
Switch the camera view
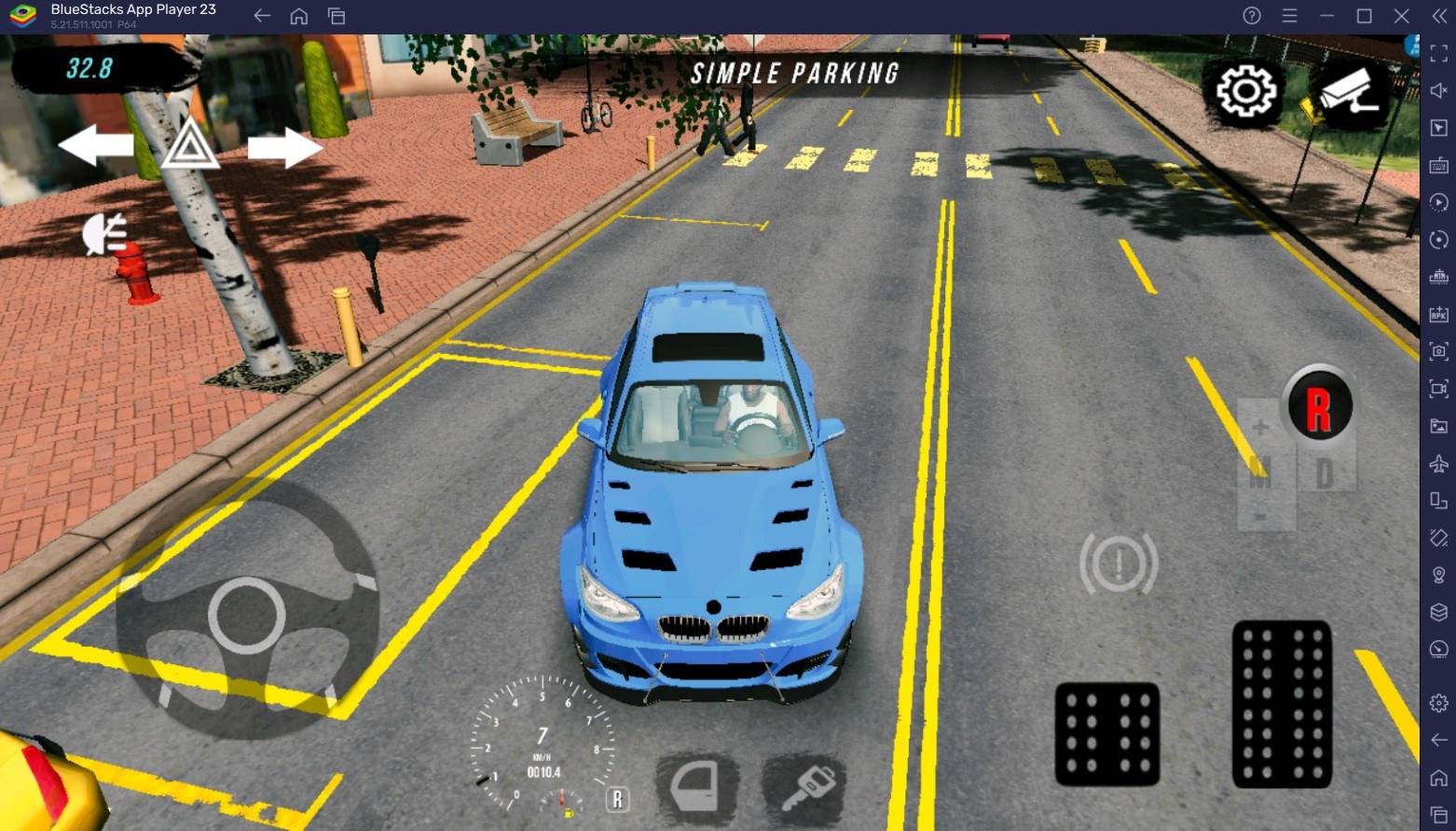[x=1349, y=93]
